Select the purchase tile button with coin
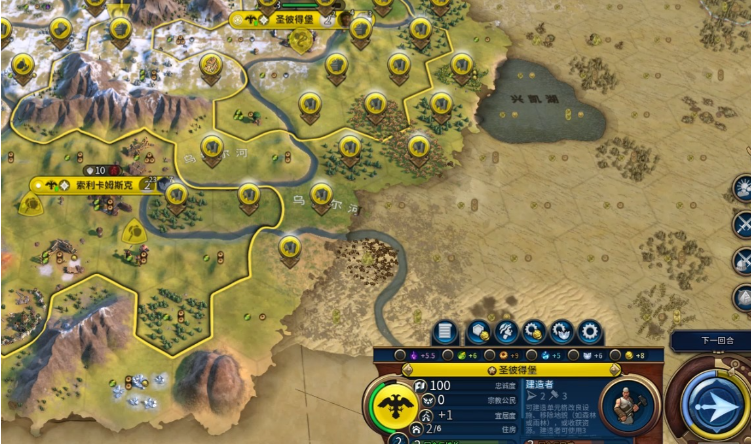The image size is (751, 444). 477,332
